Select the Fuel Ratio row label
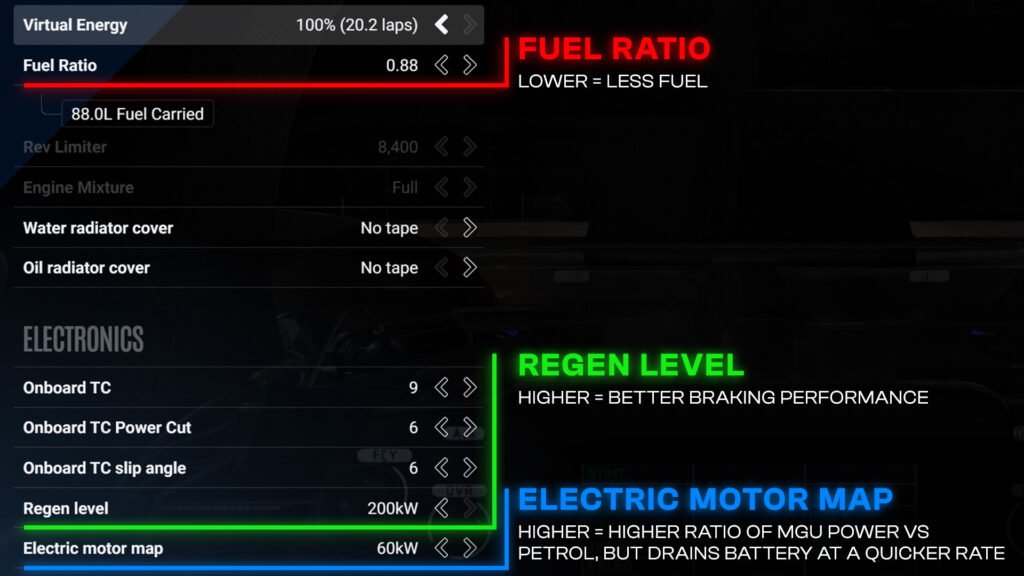This screenshot has width=1024, height=576. point(60,65)
